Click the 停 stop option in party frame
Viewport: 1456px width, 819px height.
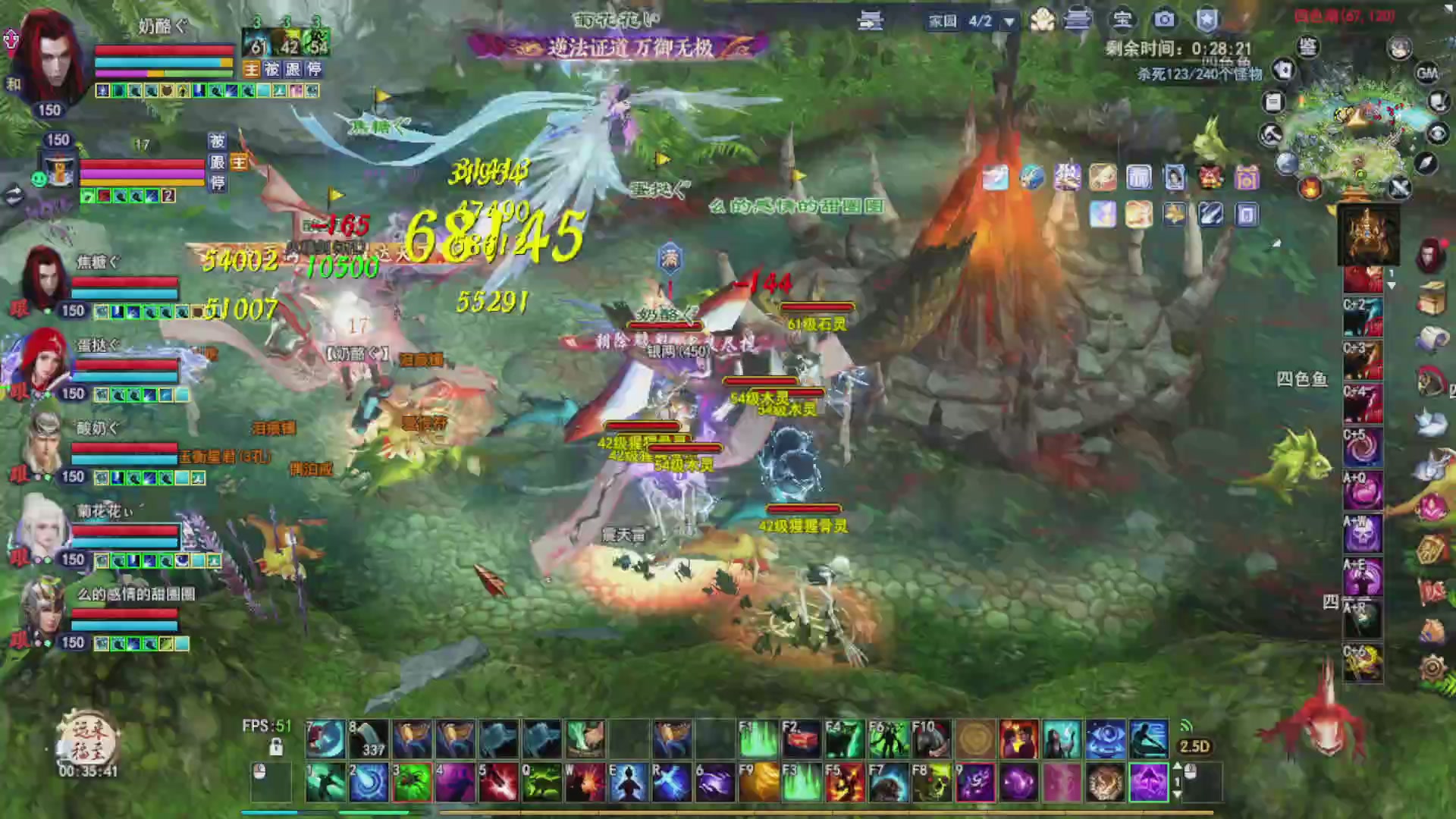coord(314,70)
